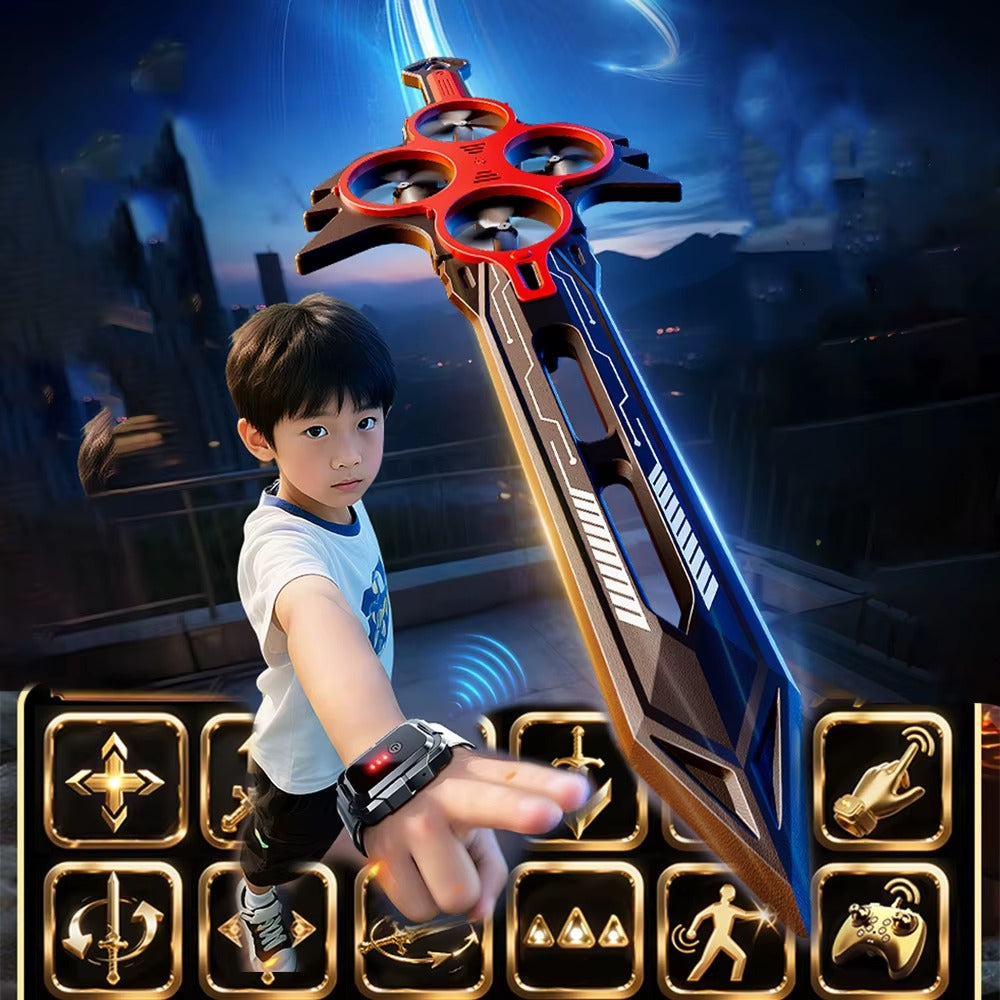Activate the rotating sword spin icon
Image resolution: width=1000 pixels, height=1000 pixels.
[113, 929]
